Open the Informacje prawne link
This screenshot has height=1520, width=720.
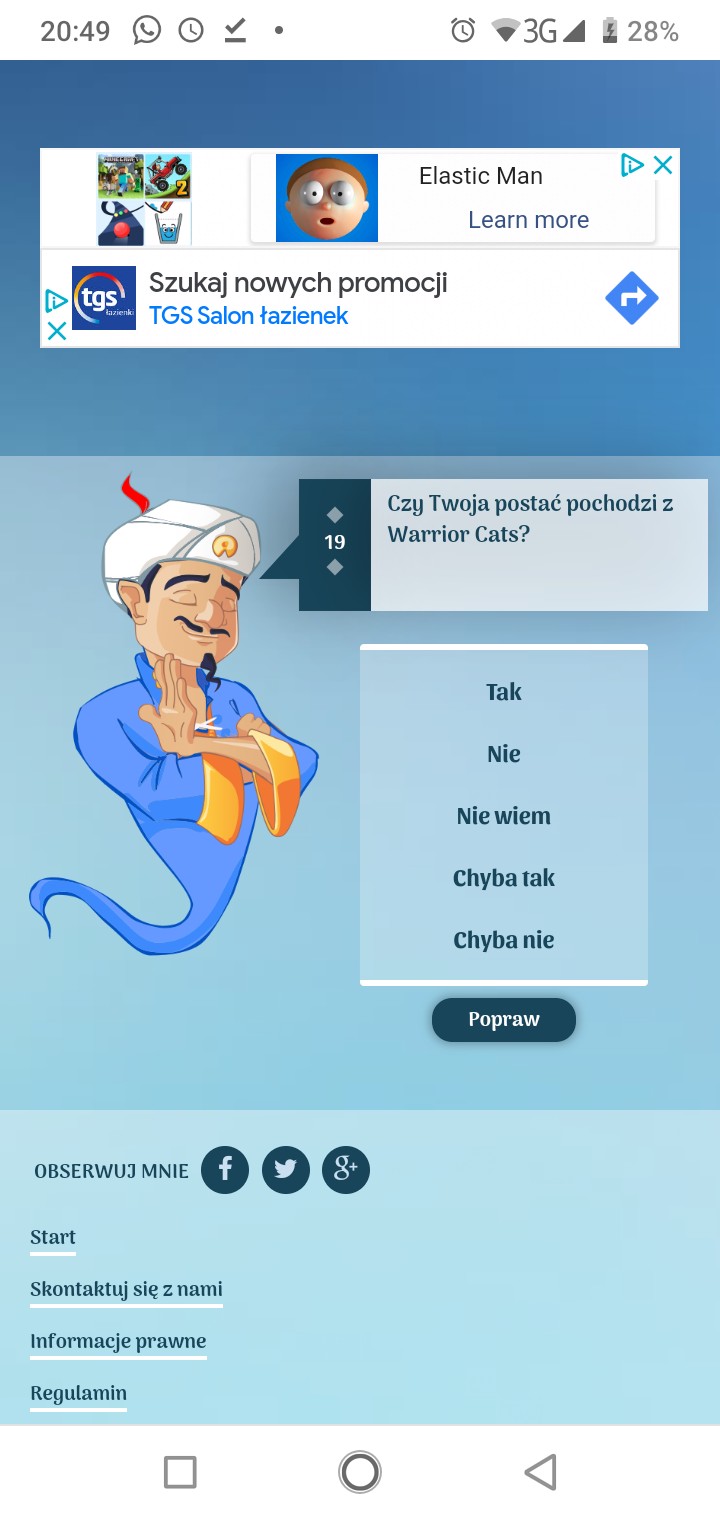(x=118, y=1342)
